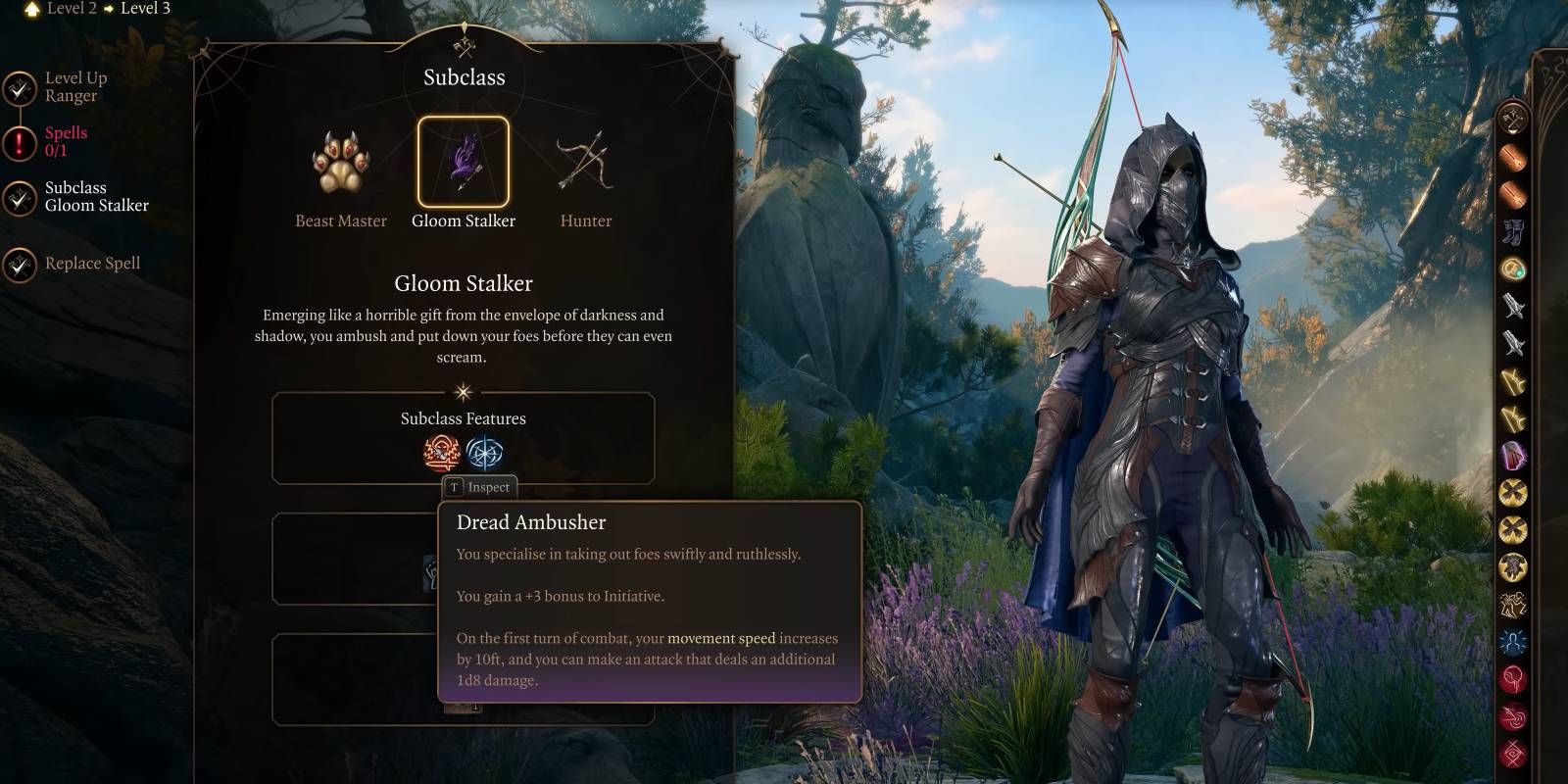
Task: Click the boots icon in the side bar
Action: tap(1513, 231)
